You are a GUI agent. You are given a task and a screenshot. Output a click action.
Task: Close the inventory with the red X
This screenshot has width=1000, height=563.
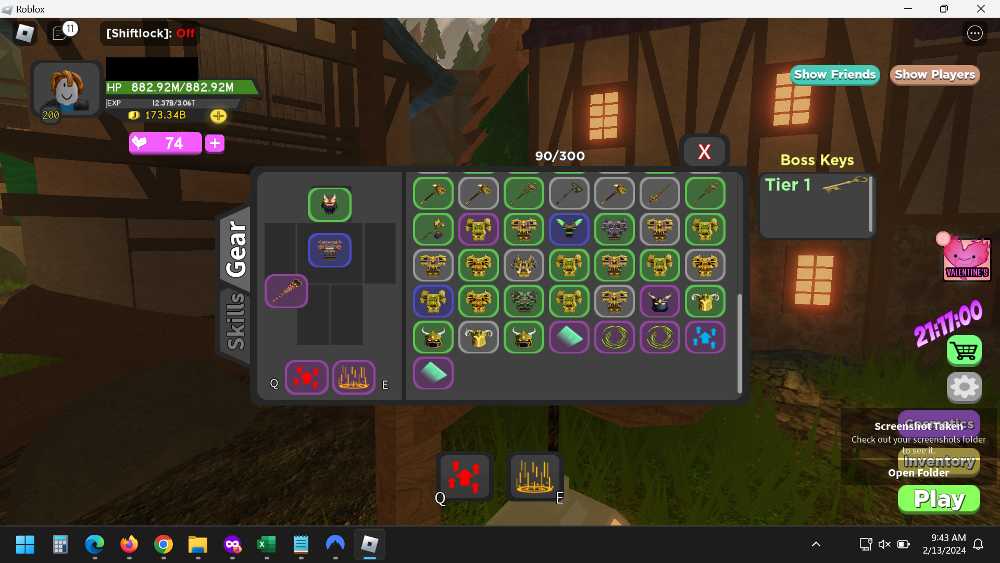pyautogui.click(x=704, y=152)
